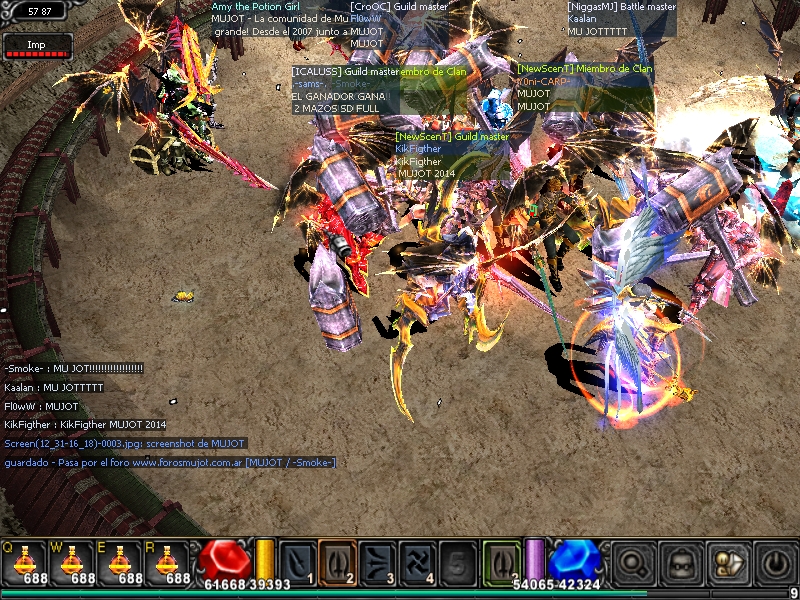This screenshot has width=800, height=600.
Task: Activate skill slot 1 on the hotbar
Action: pyautogui.click(x=297, y=561)
